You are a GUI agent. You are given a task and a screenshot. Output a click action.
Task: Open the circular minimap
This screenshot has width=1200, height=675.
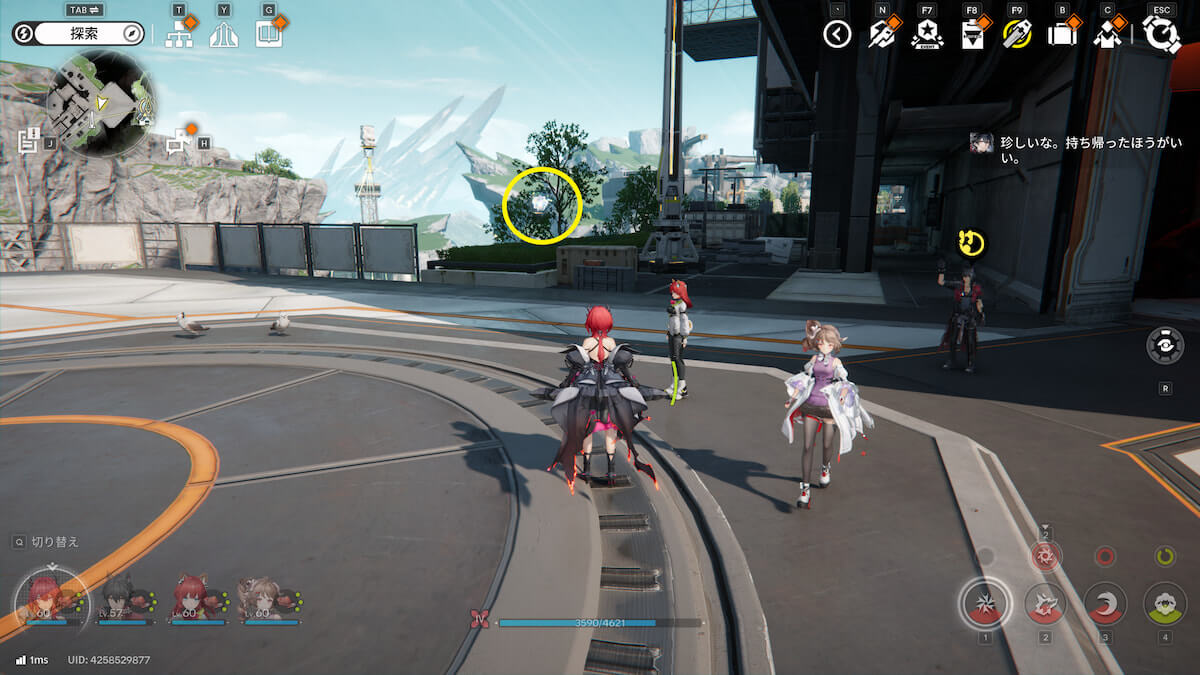point(102,103)
